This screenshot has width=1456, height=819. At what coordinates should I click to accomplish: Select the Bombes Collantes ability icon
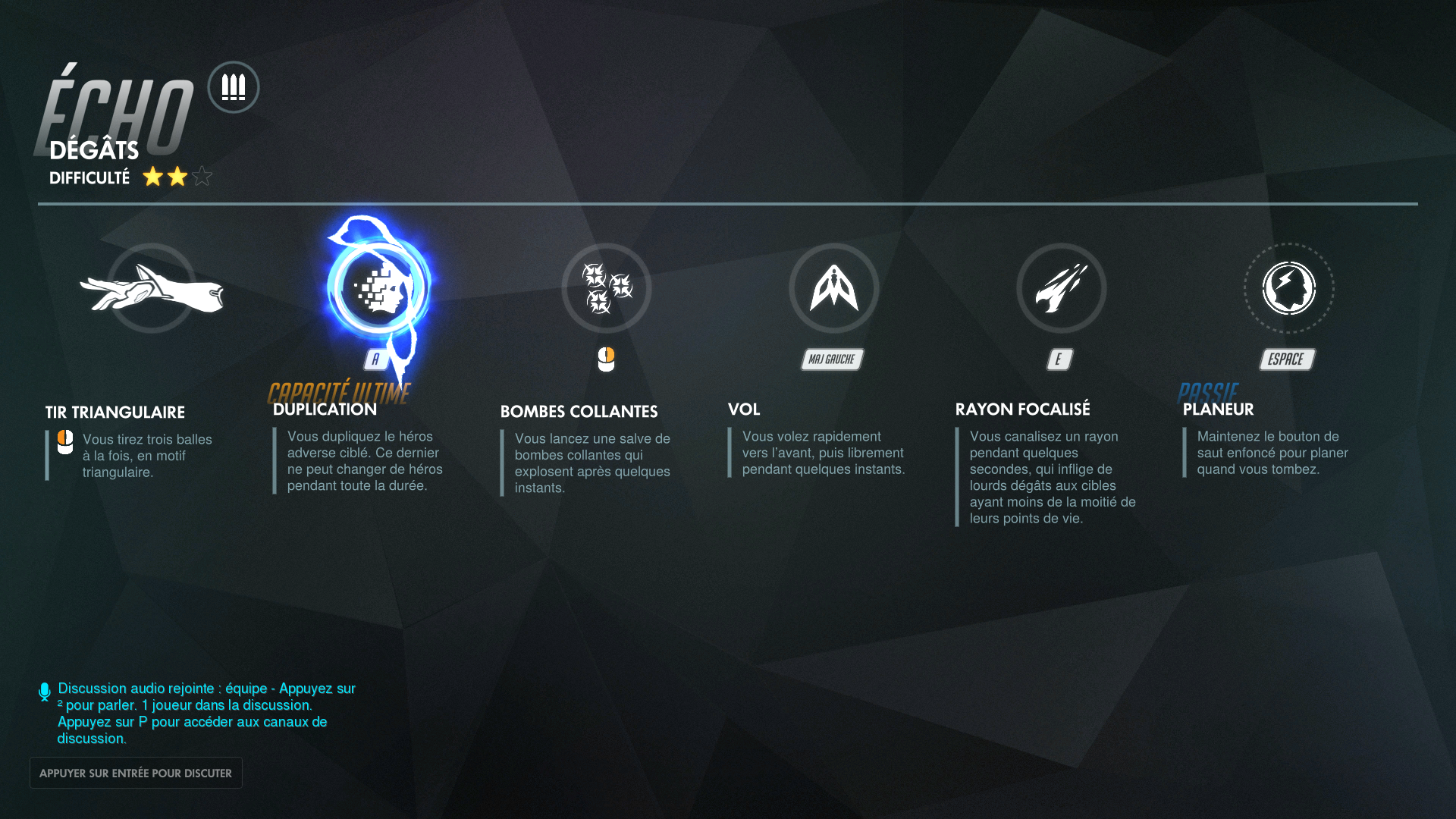[x=606, y=288]
